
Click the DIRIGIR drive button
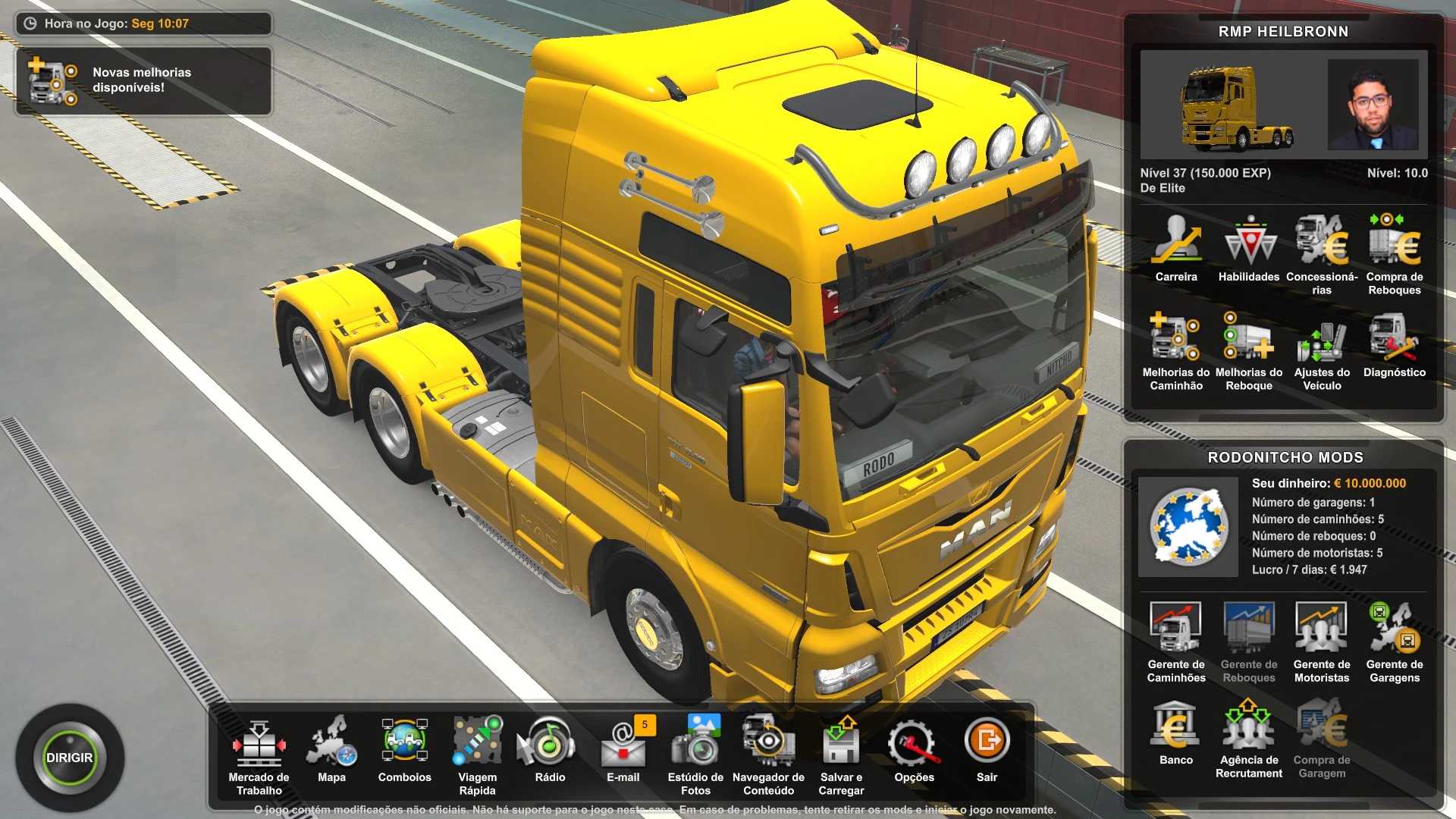(69, 758)
